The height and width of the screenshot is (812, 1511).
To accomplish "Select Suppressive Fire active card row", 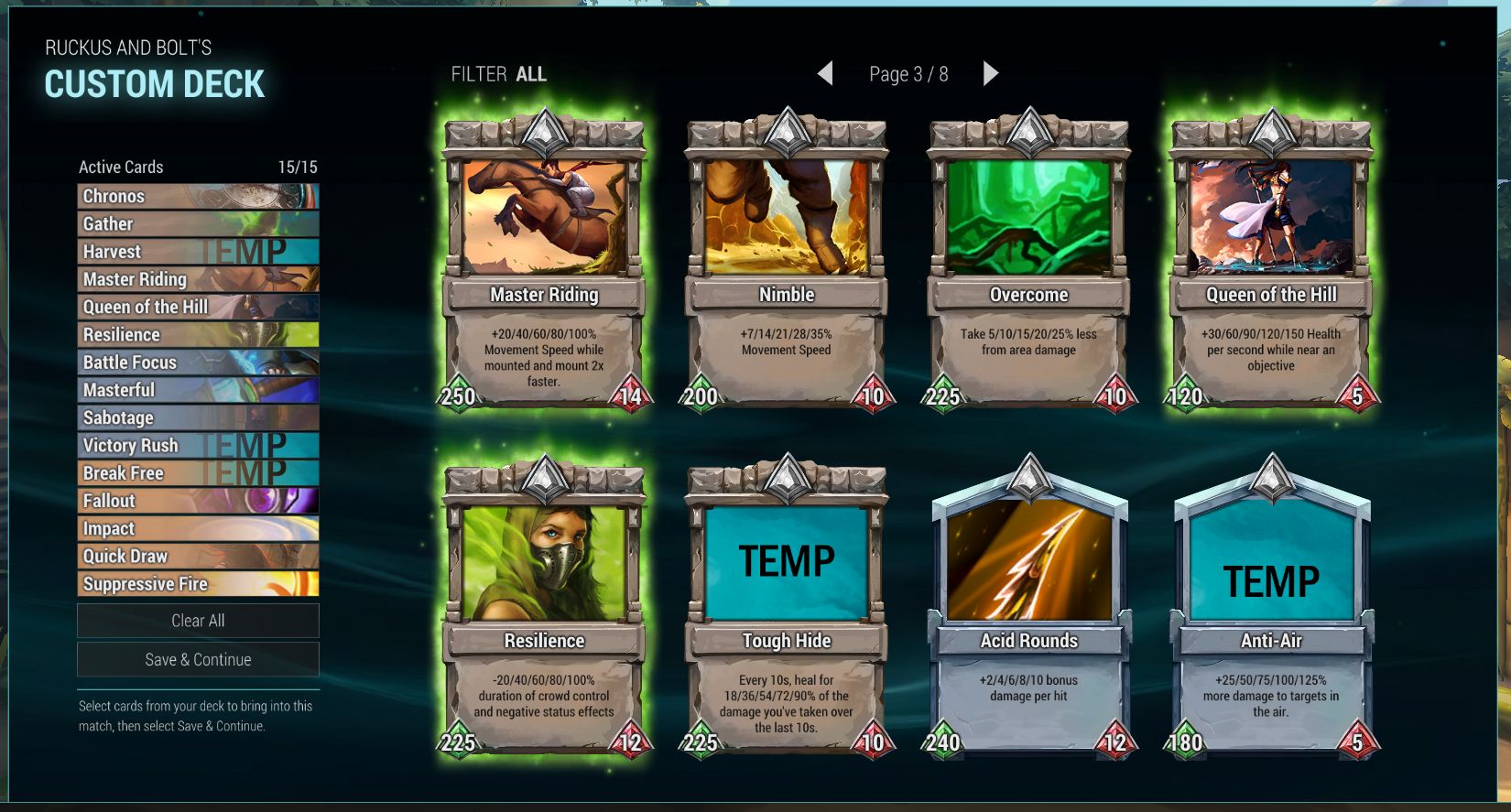I will coord(198,584).
